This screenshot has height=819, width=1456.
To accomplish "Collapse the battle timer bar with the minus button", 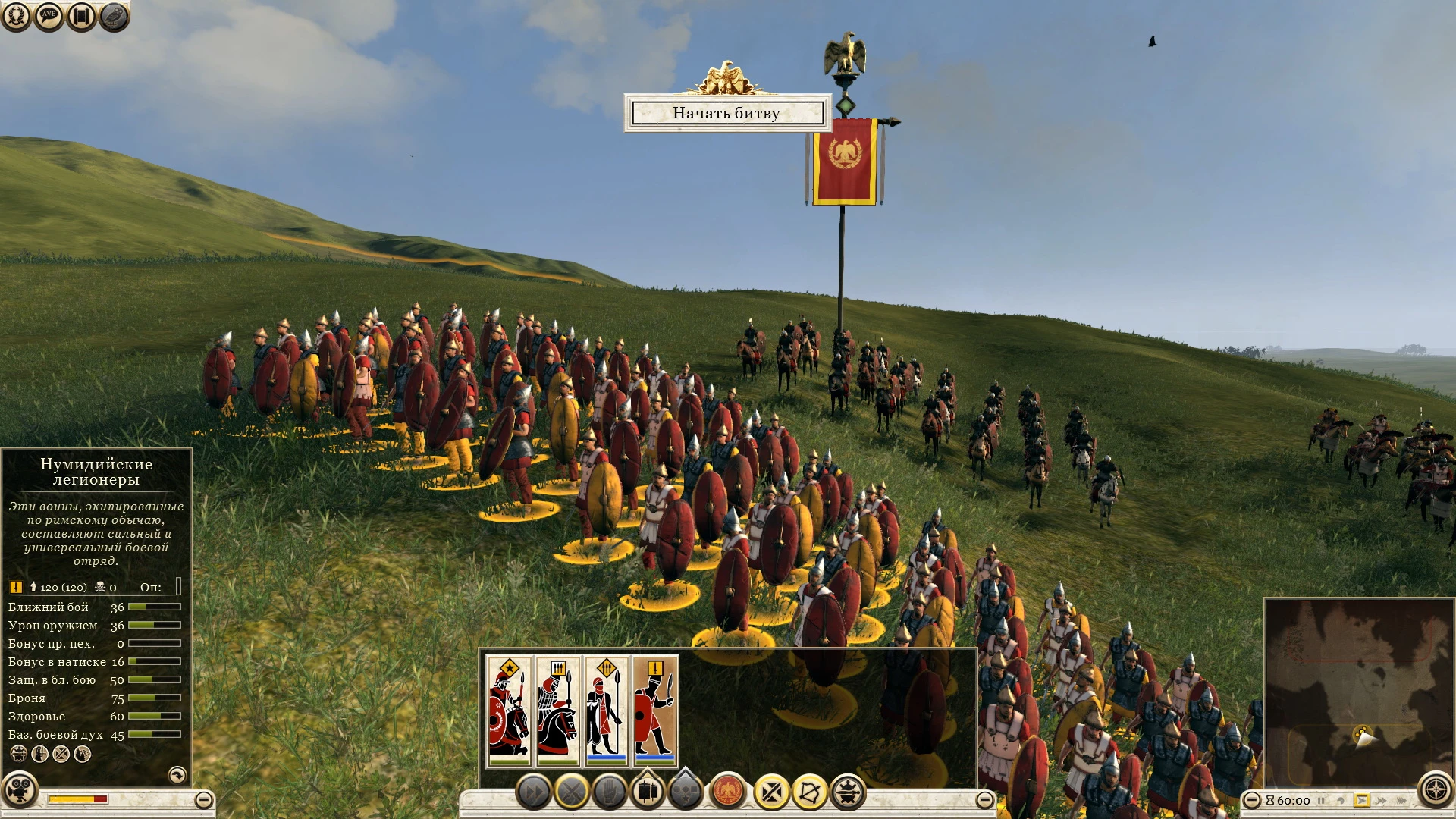I will tap(1252, 801).
